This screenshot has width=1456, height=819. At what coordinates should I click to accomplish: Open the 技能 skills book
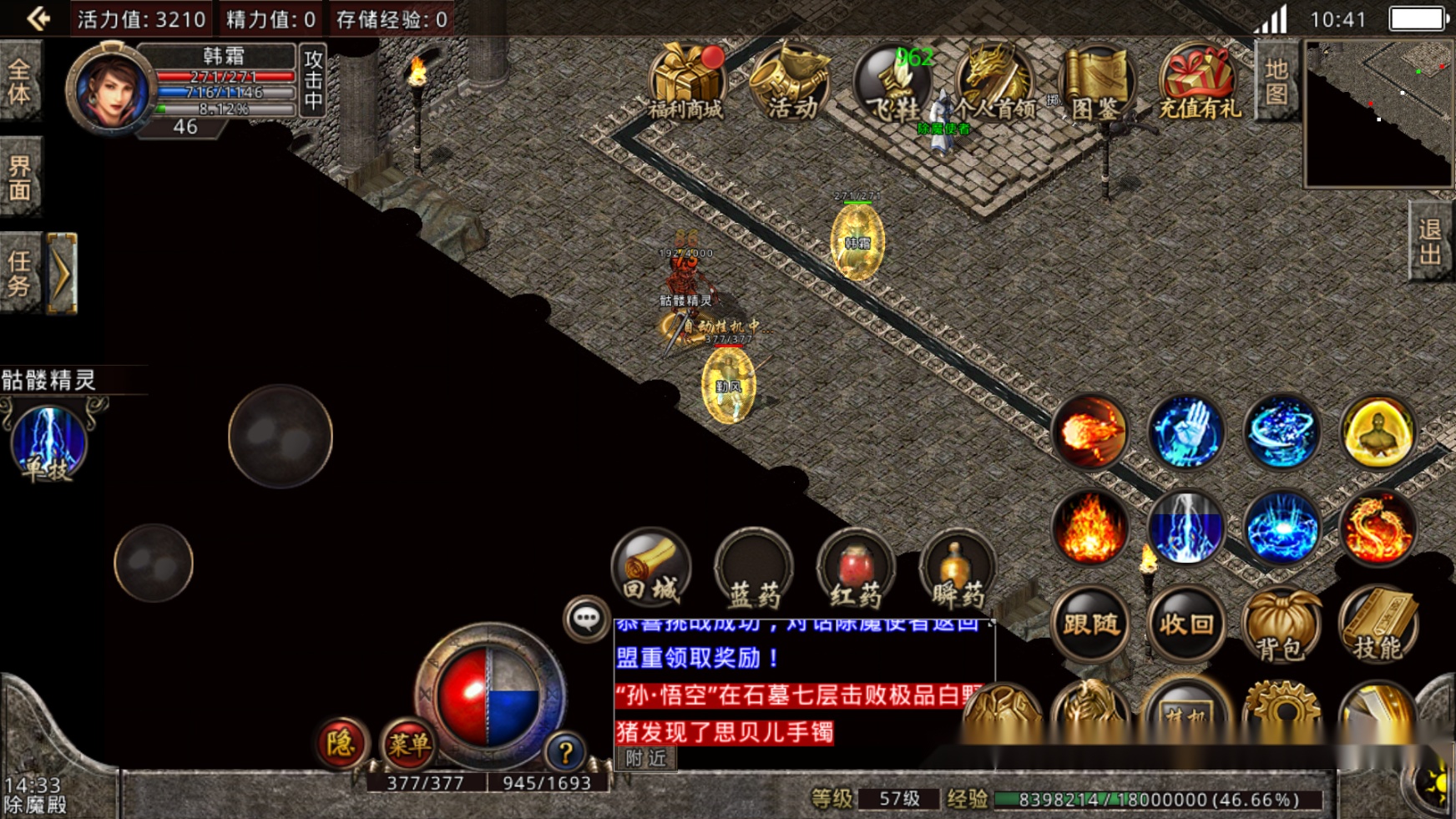1378,626
